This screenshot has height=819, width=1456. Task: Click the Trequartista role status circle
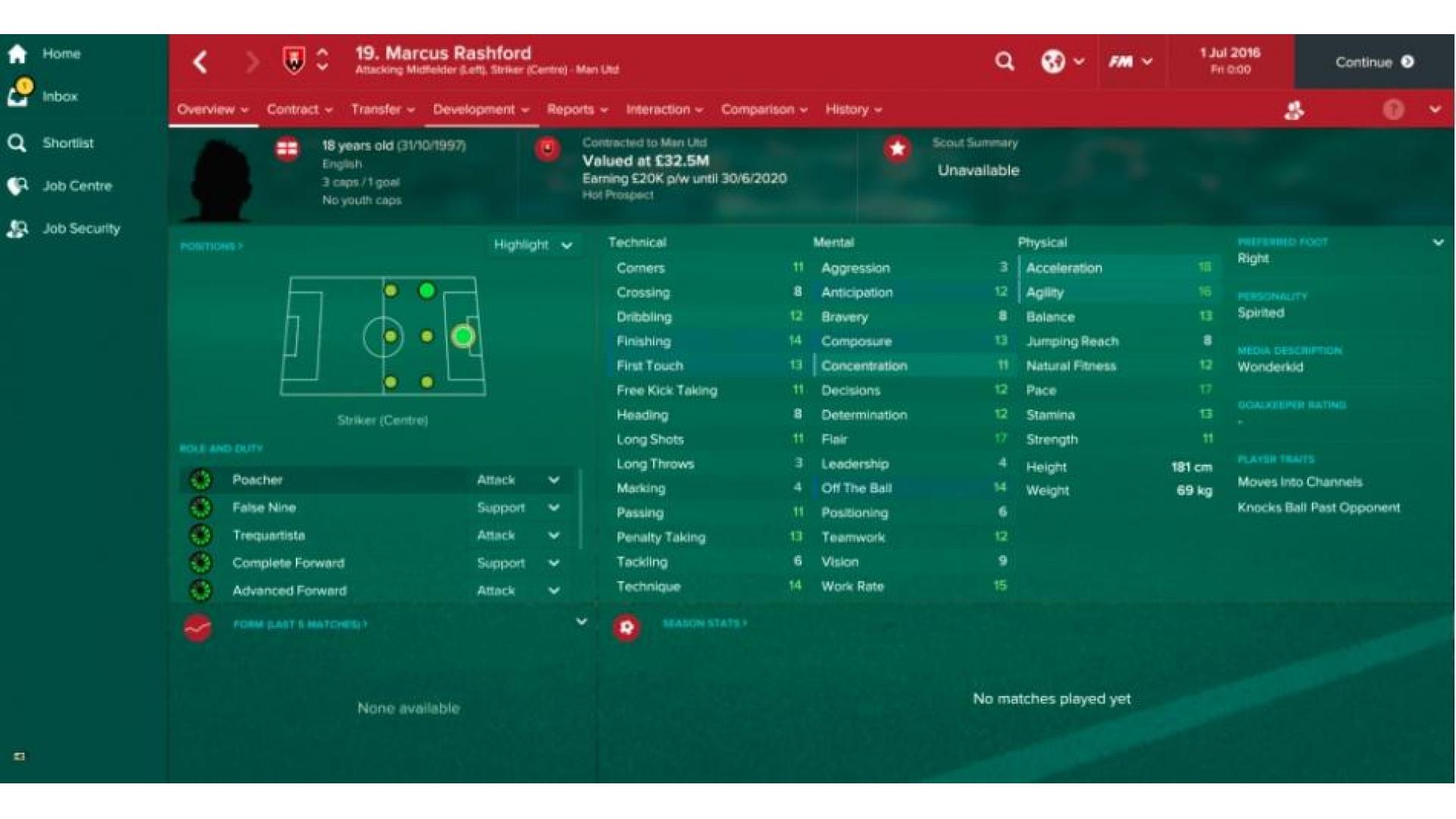click(201, 535)
